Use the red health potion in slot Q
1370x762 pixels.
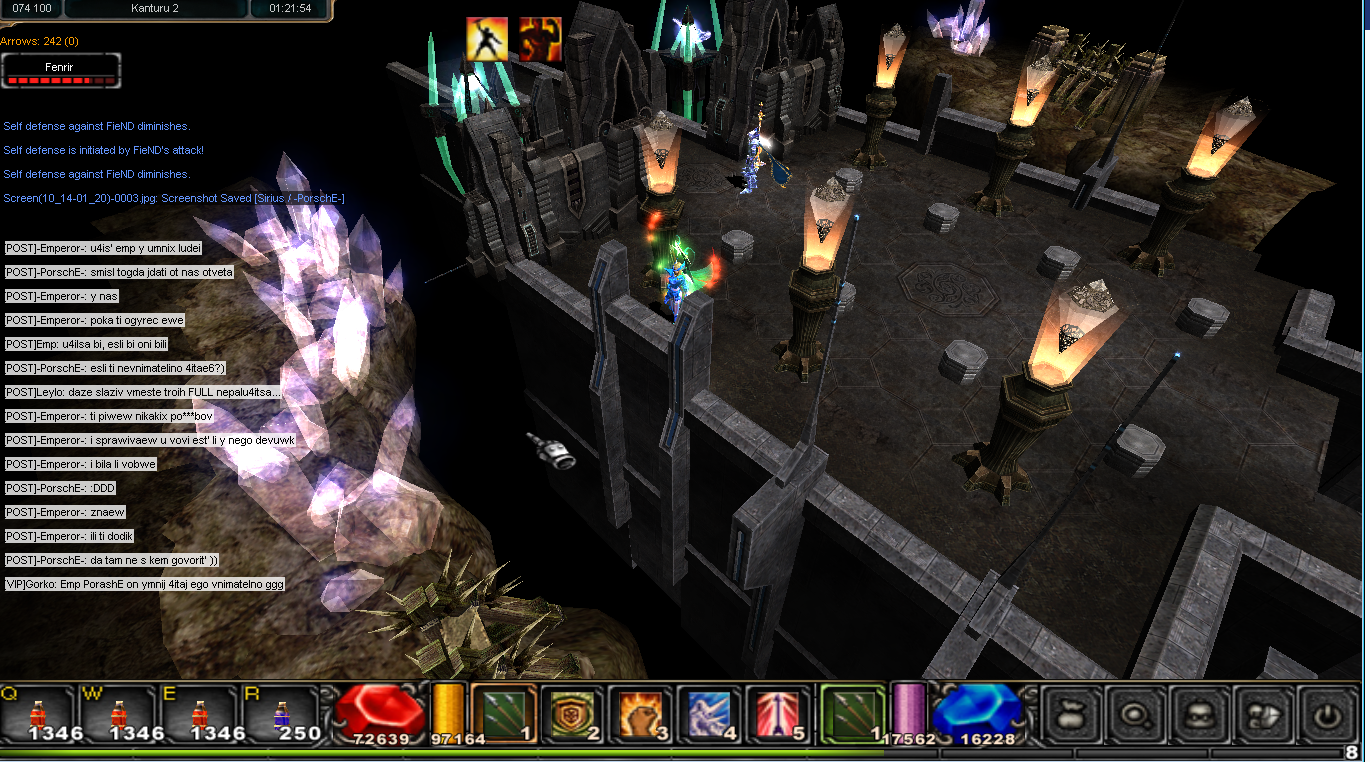[x=39, y=714]
